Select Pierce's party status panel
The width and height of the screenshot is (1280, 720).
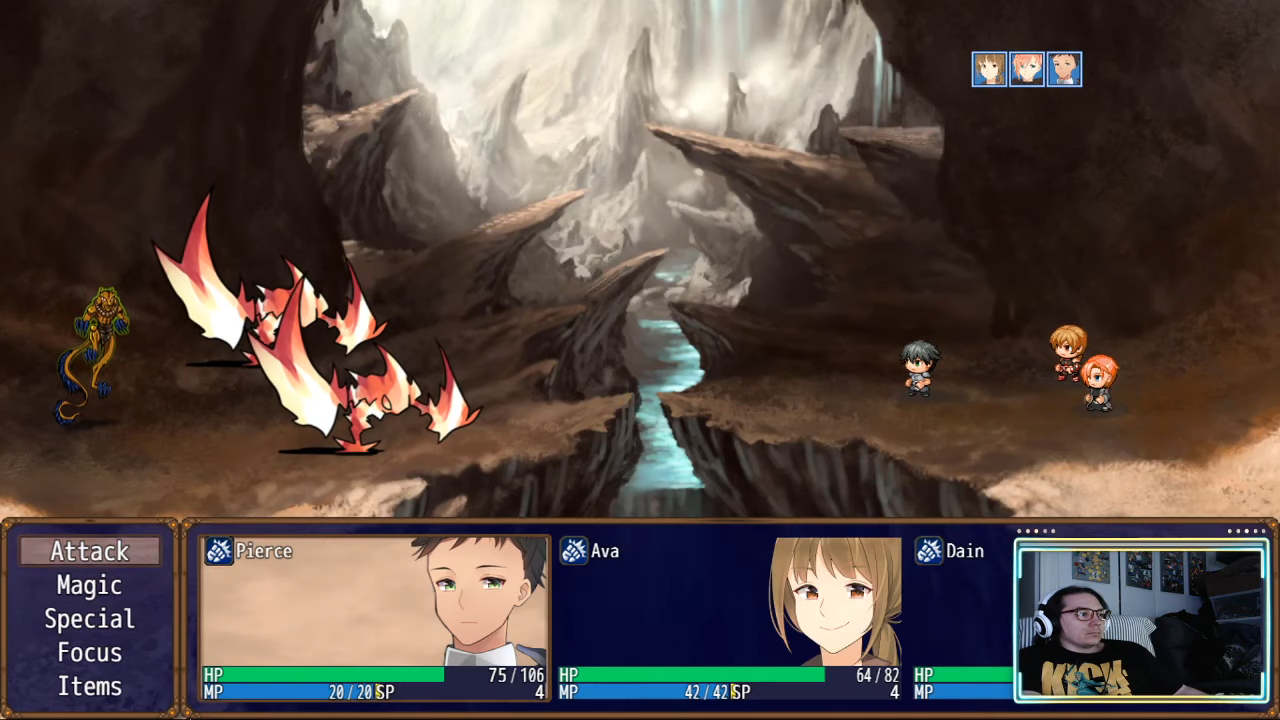pyautogui.click(x=374, y=617)
